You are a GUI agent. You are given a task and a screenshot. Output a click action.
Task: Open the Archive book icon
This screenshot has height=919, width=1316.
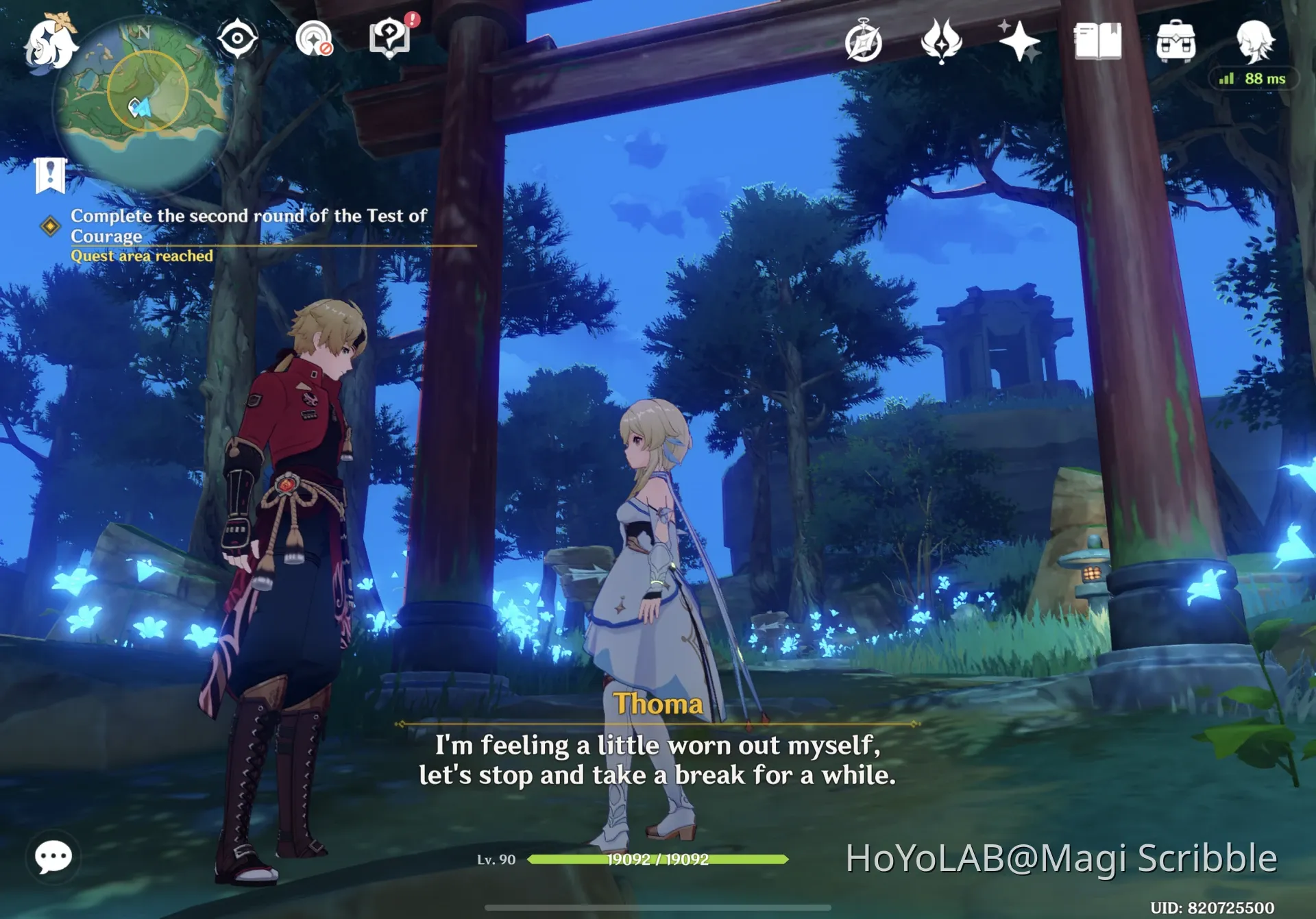(1097, 41)
